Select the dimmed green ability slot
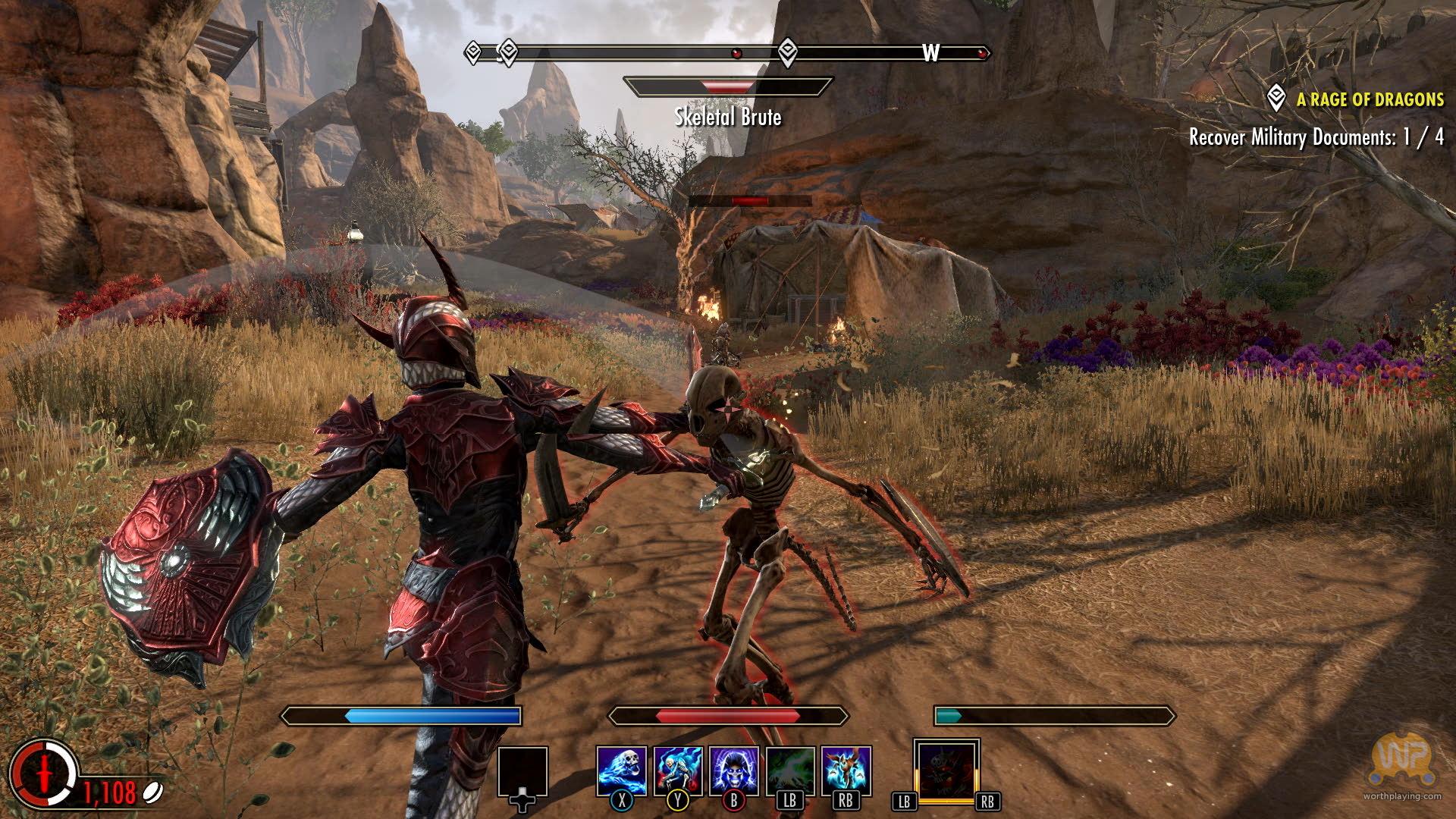 tap(790, 770)
